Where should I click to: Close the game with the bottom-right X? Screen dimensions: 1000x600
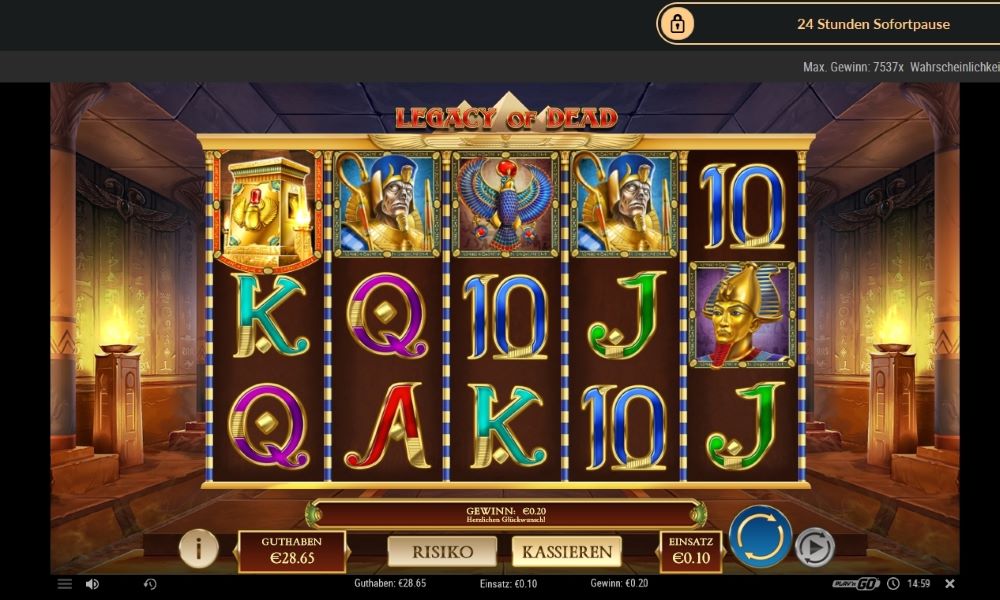point(950,584)
